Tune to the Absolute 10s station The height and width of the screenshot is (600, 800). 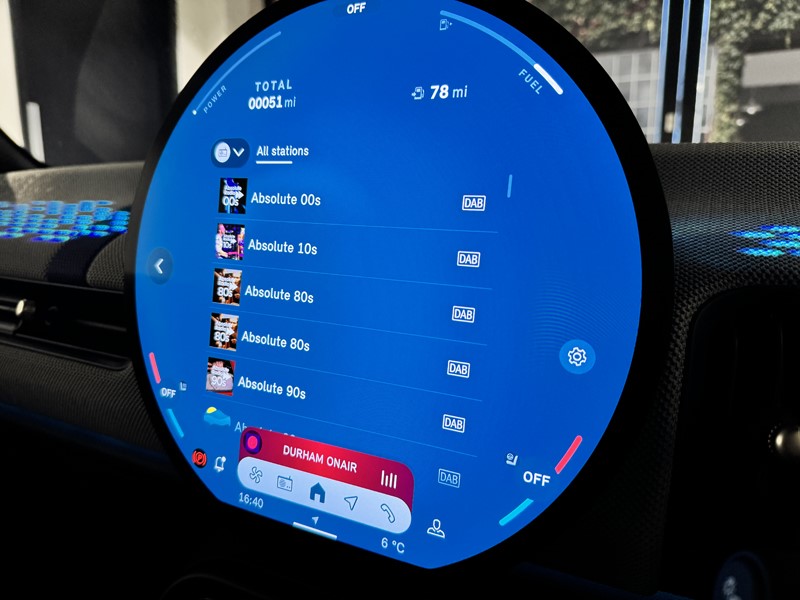(284, 246)
